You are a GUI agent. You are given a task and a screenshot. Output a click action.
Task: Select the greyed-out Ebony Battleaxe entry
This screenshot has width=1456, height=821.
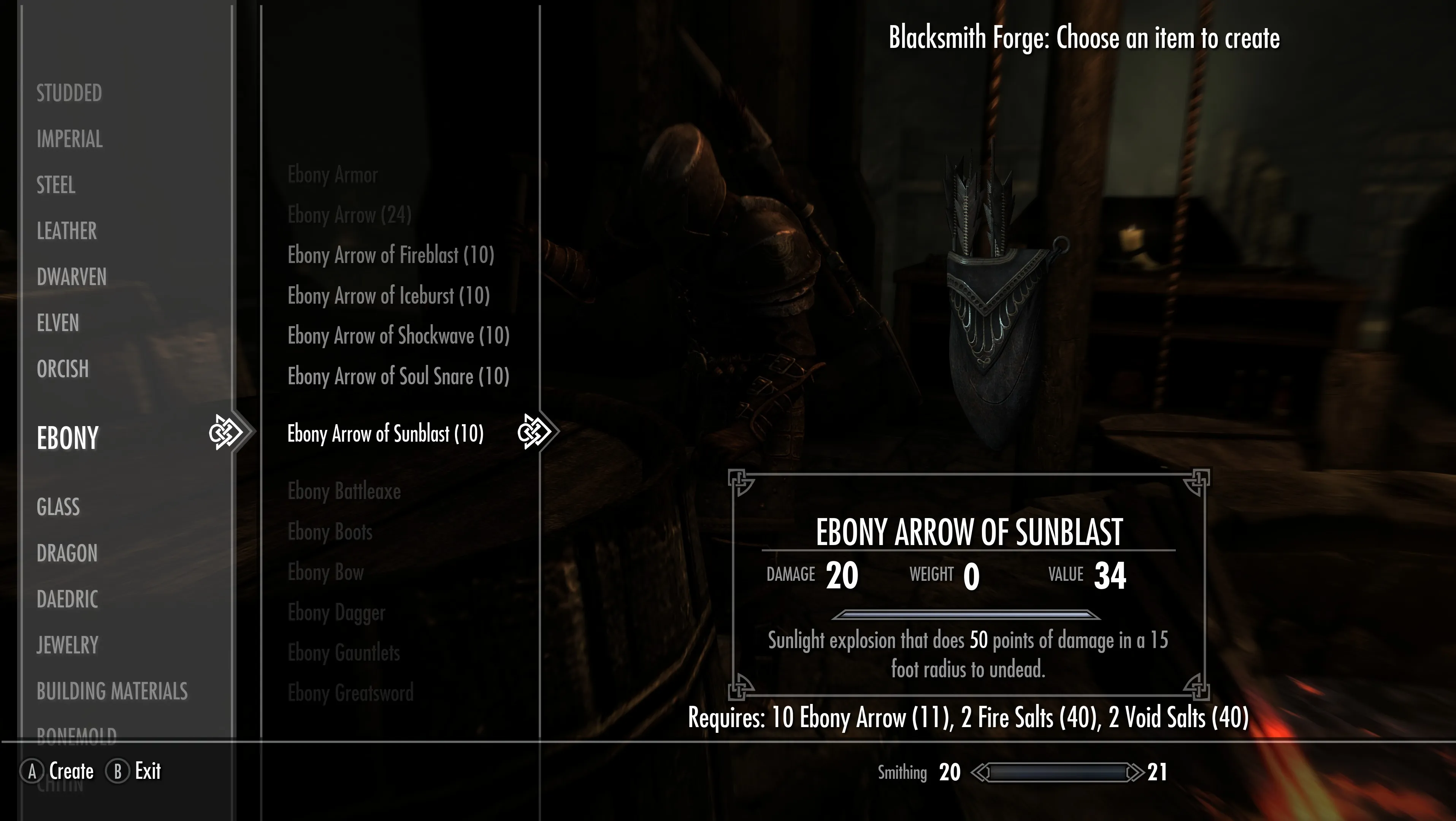pyautogui.click(x=344, y=491)
